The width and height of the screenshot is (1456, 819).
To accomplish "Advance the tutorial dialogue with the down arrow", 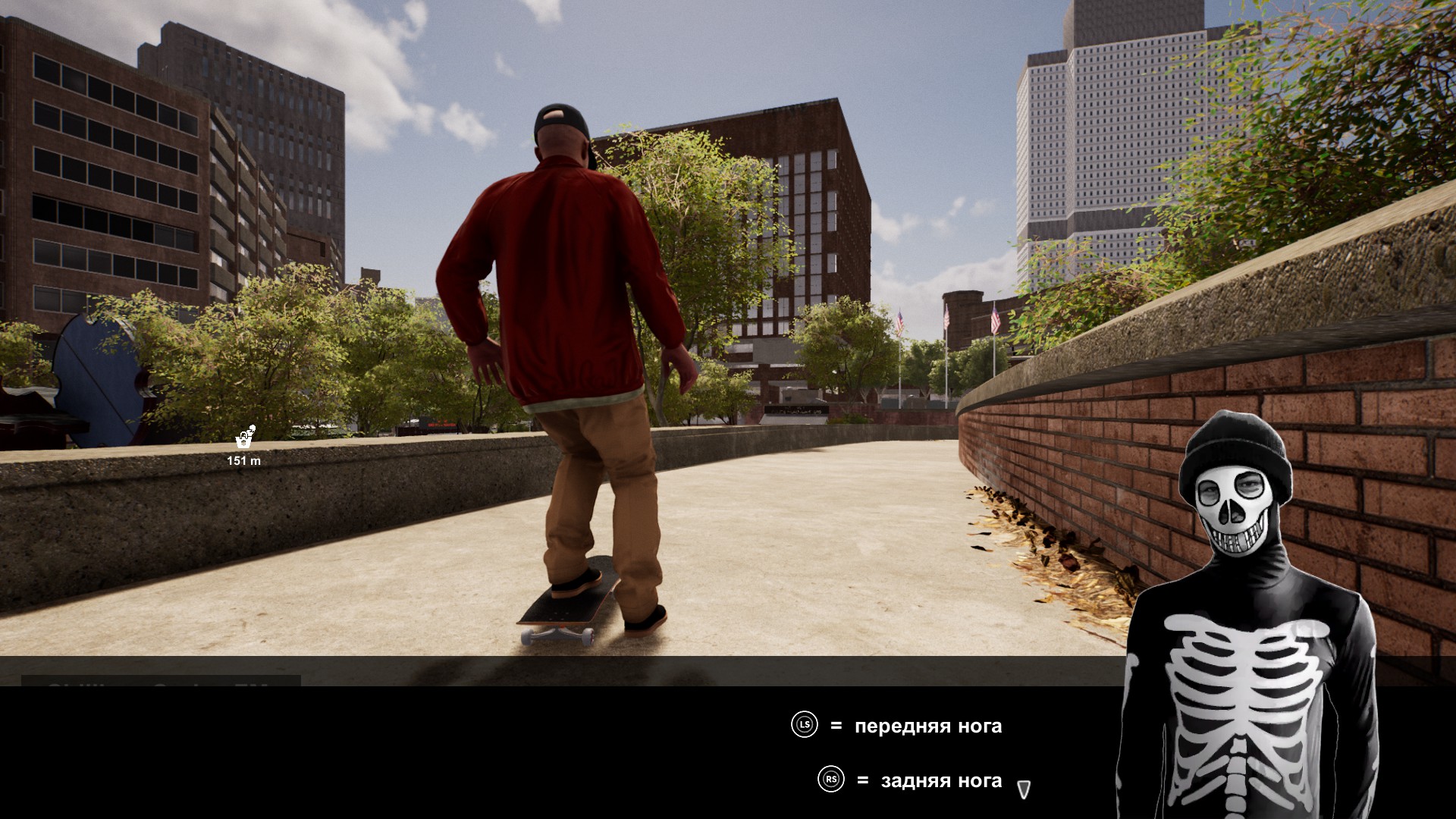I will [1023, 789].
